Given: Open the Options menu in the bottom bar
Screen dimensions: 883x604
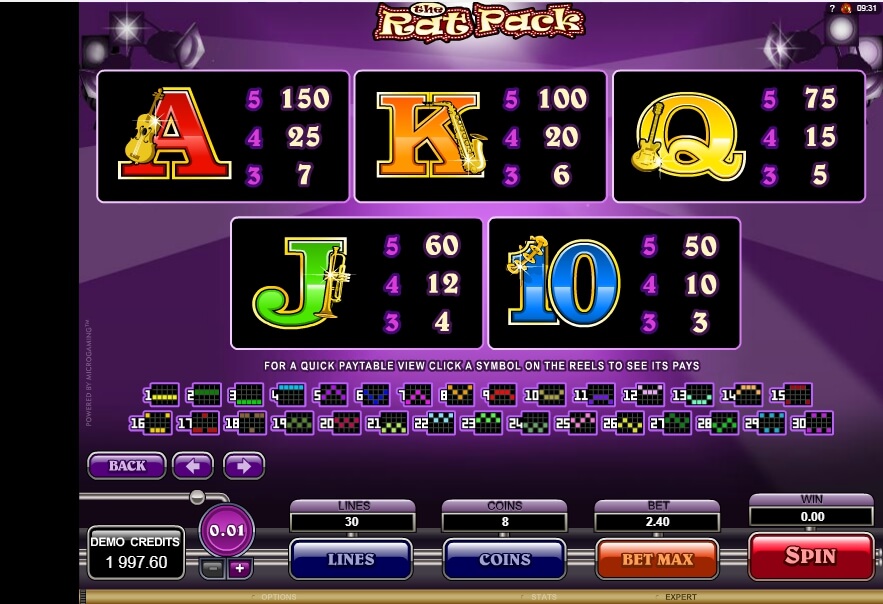Looking at the screenshot, I should click(x=279, y=597).
